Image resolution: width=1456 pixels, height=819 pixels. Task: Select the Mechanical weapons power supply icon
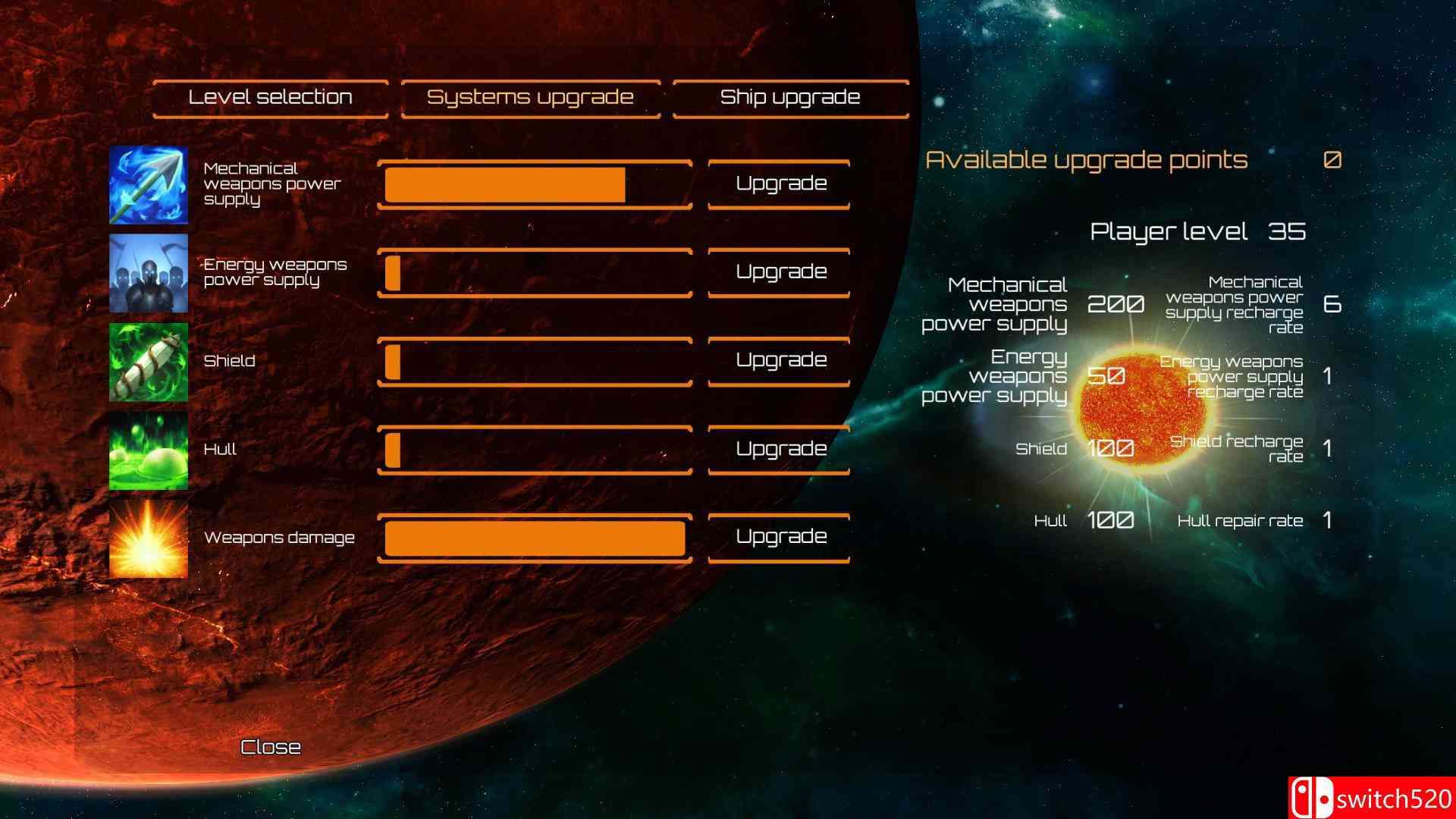[x=149, y=184]
